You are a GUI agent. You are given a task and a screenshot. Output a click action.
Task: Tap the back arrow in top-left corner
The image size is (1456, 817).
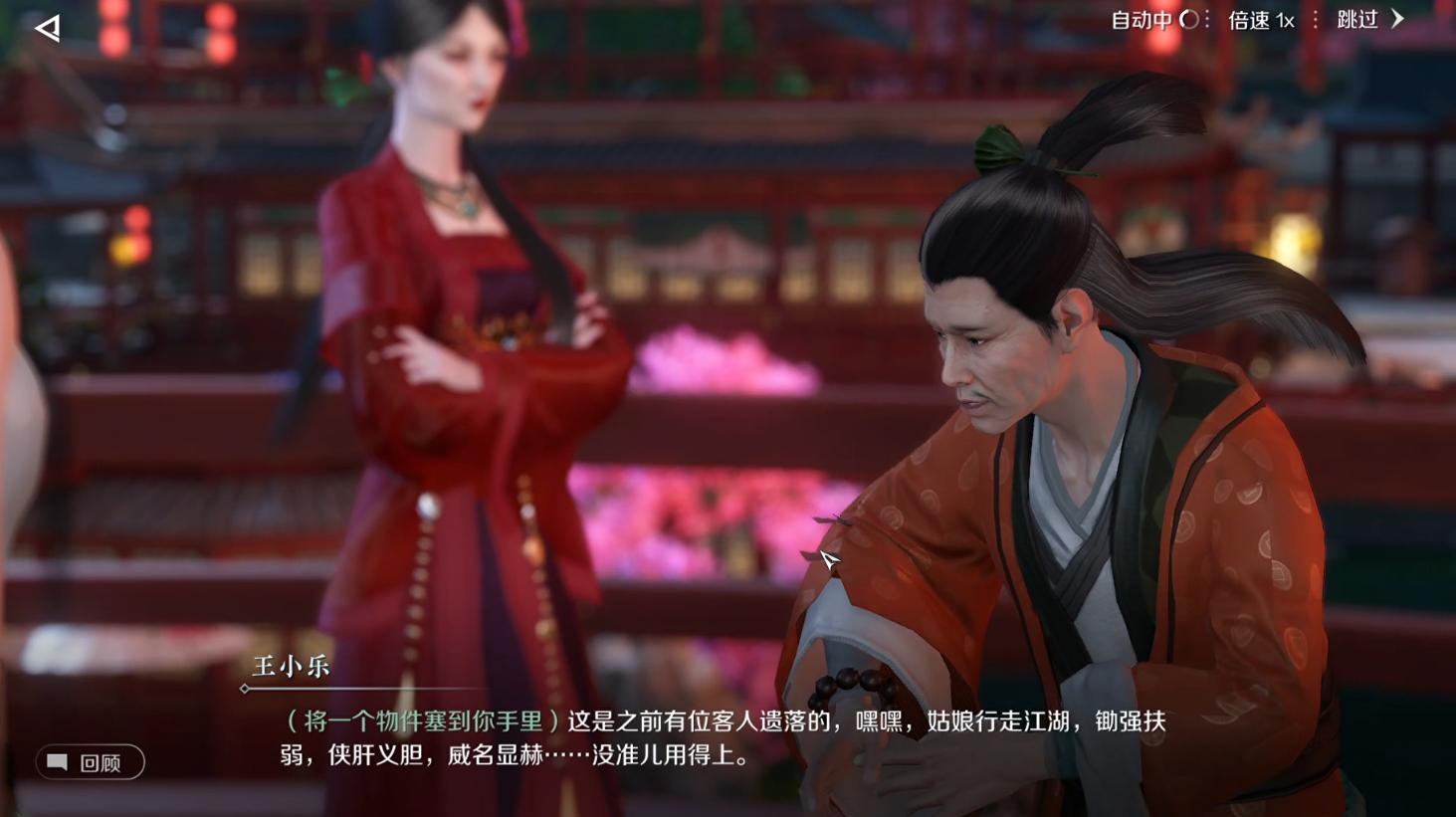[x=46, y=28]
